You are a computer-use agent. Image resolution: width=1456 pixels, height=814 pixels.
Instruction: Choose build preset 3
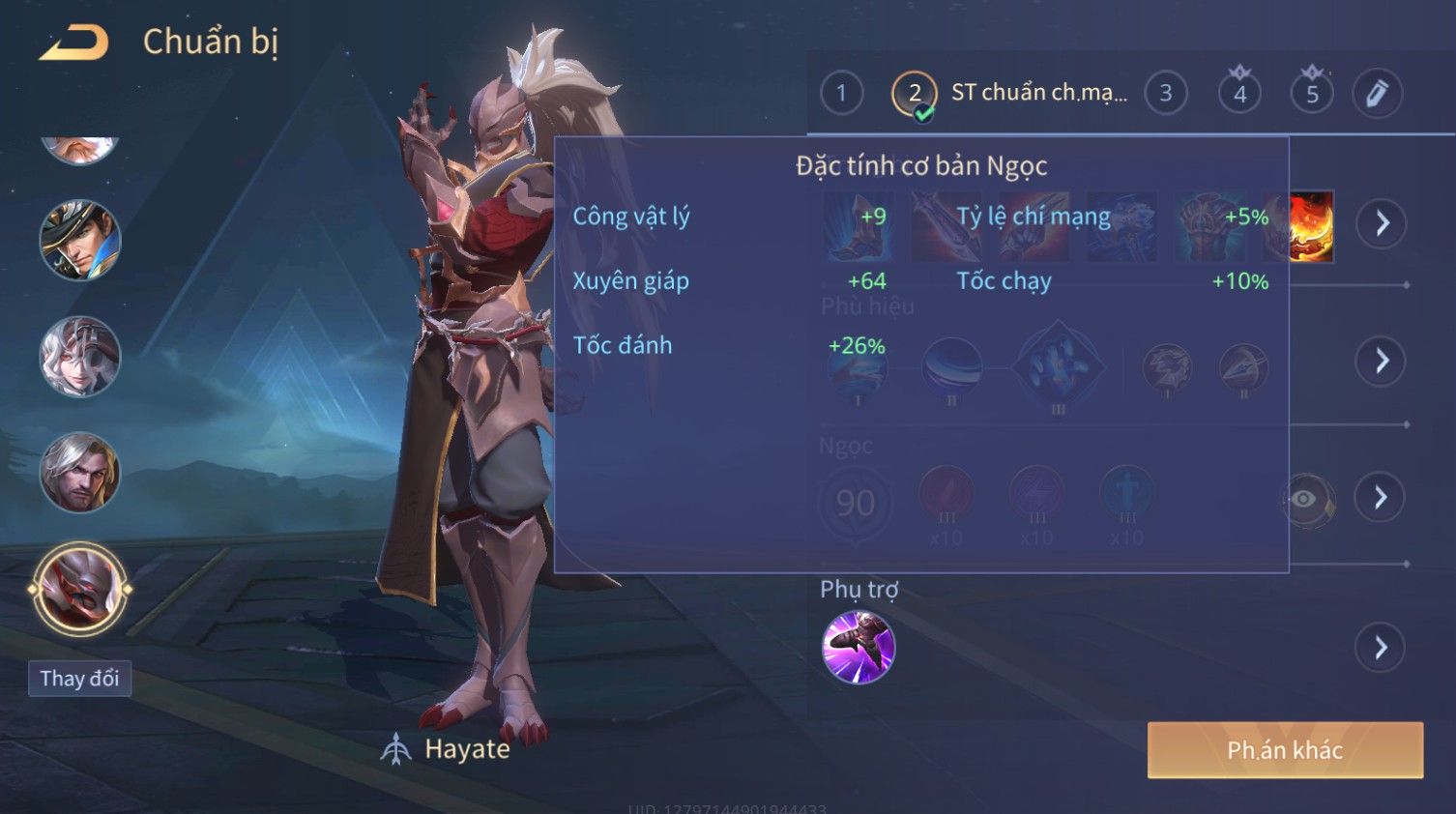click(x=1166, y=93)
